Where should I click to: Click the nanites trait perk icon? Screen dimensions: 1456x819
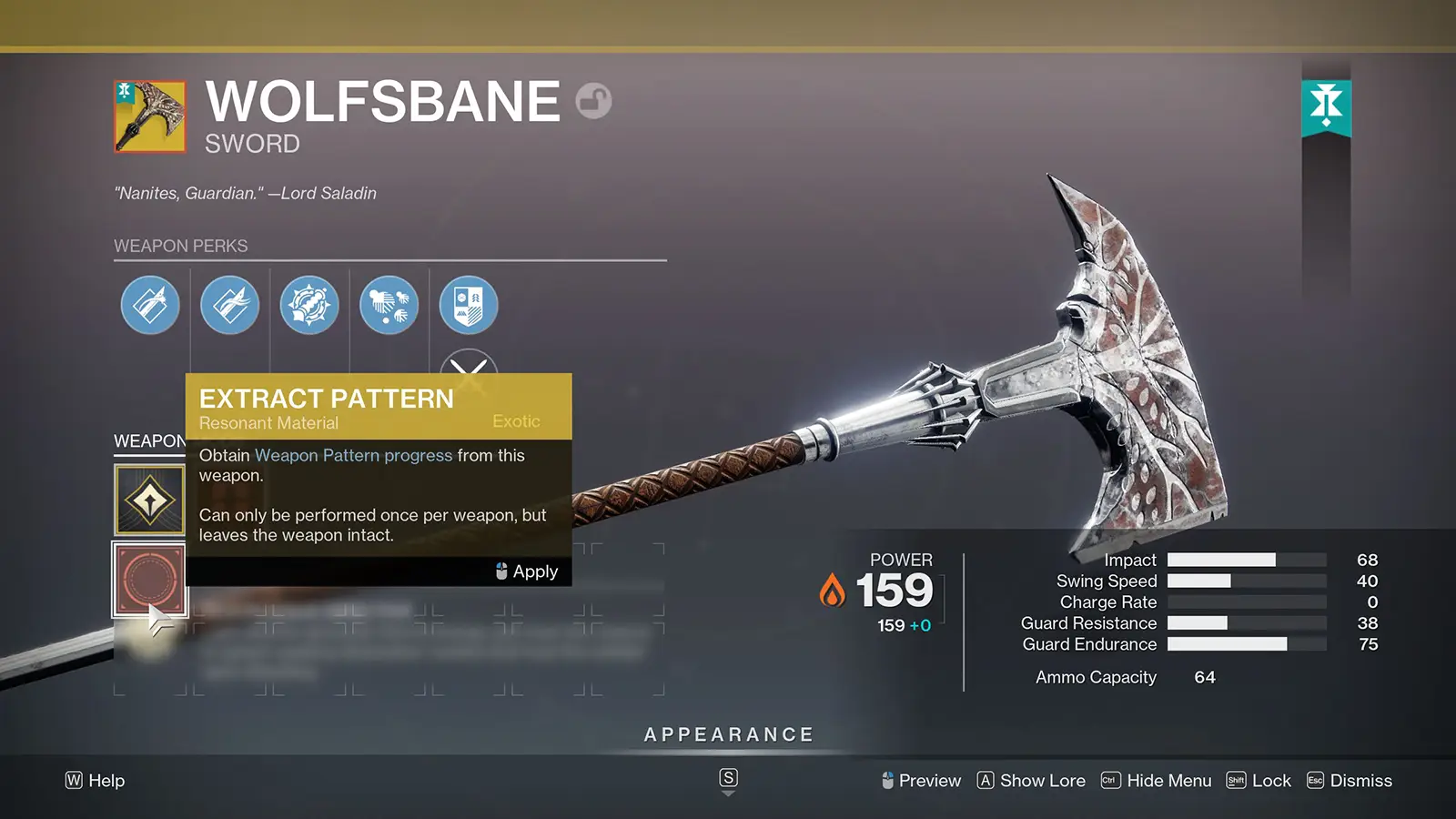tap(389, 305)
